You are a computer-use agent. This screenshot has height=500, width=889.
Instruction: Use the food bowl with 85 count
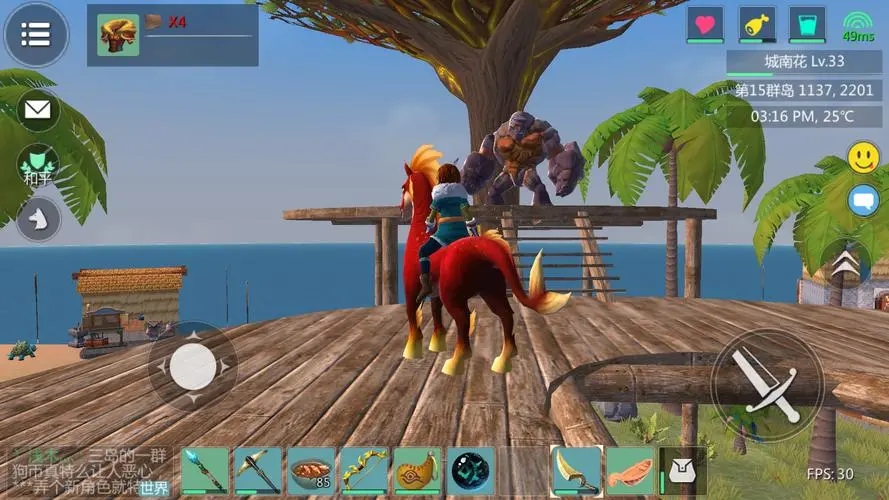pyautogui.click(x=311, y=471)
